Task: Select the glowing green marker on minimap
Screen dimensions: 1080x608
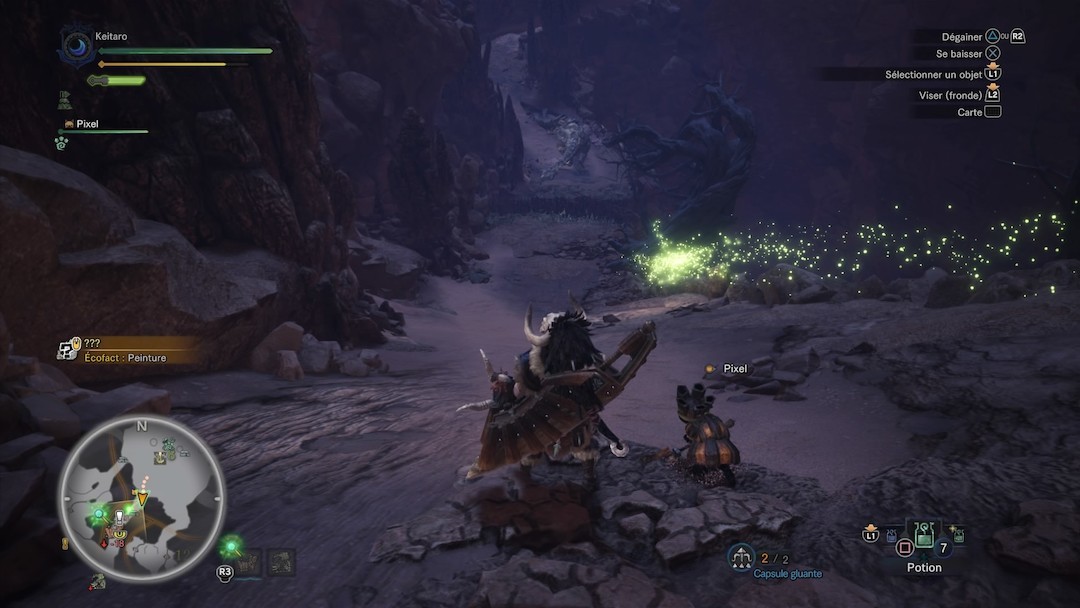Action: click(99, 514)
